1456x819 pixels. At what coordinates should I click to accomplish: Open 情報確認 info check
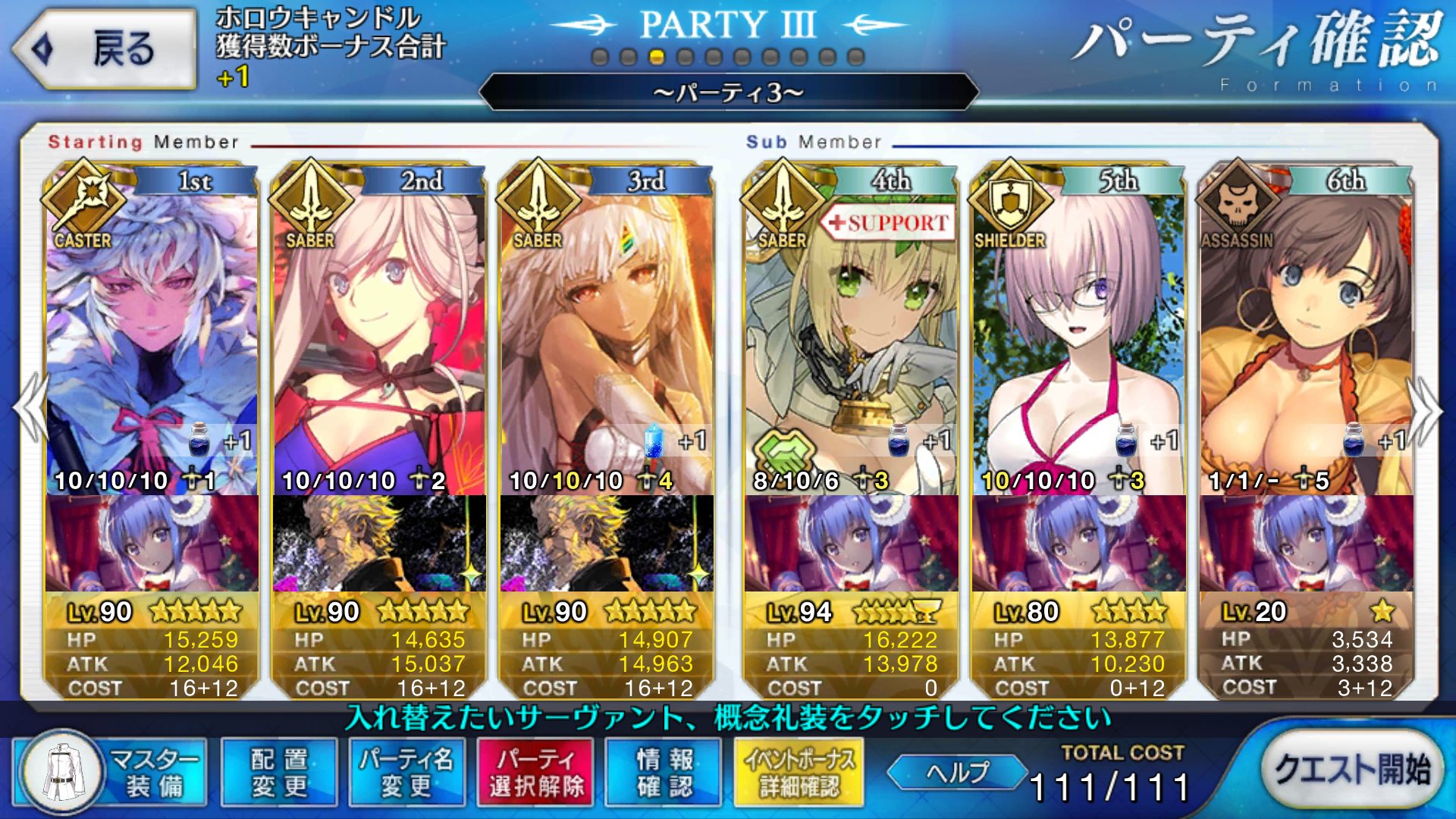tap(664, 773)
